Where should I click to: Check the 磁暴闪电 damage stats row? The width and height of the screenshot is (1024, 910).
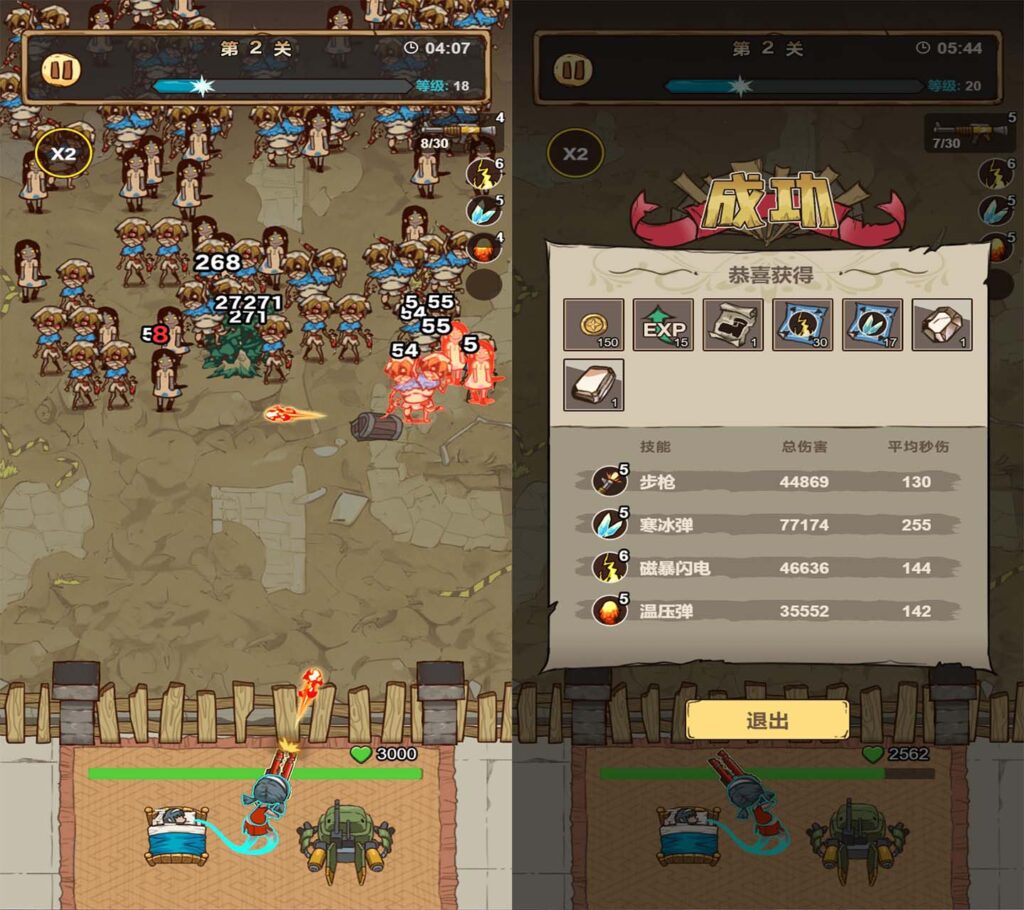coord(770,568)
